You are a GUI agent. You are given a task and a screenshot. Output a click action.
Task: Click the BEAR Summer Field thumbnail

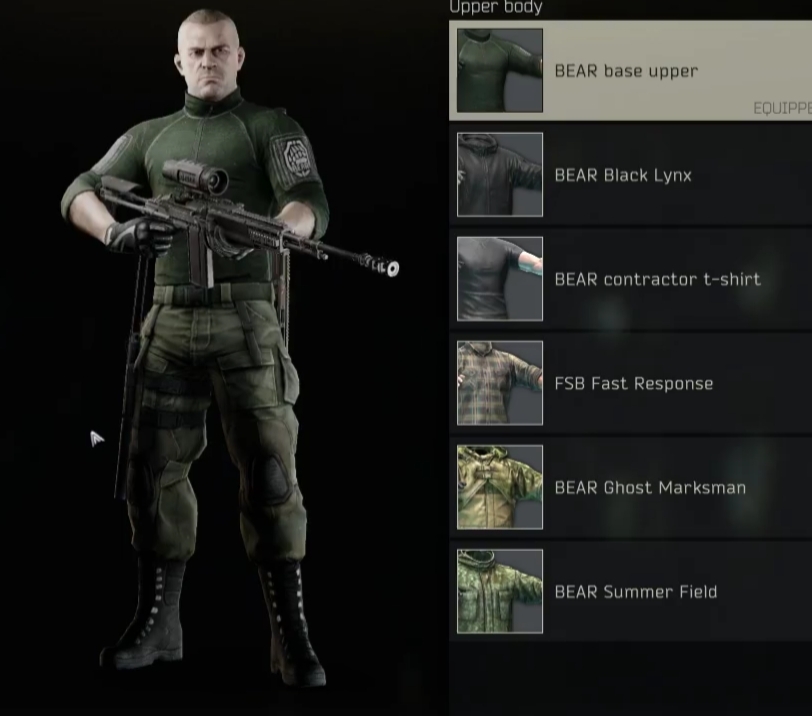500,592
